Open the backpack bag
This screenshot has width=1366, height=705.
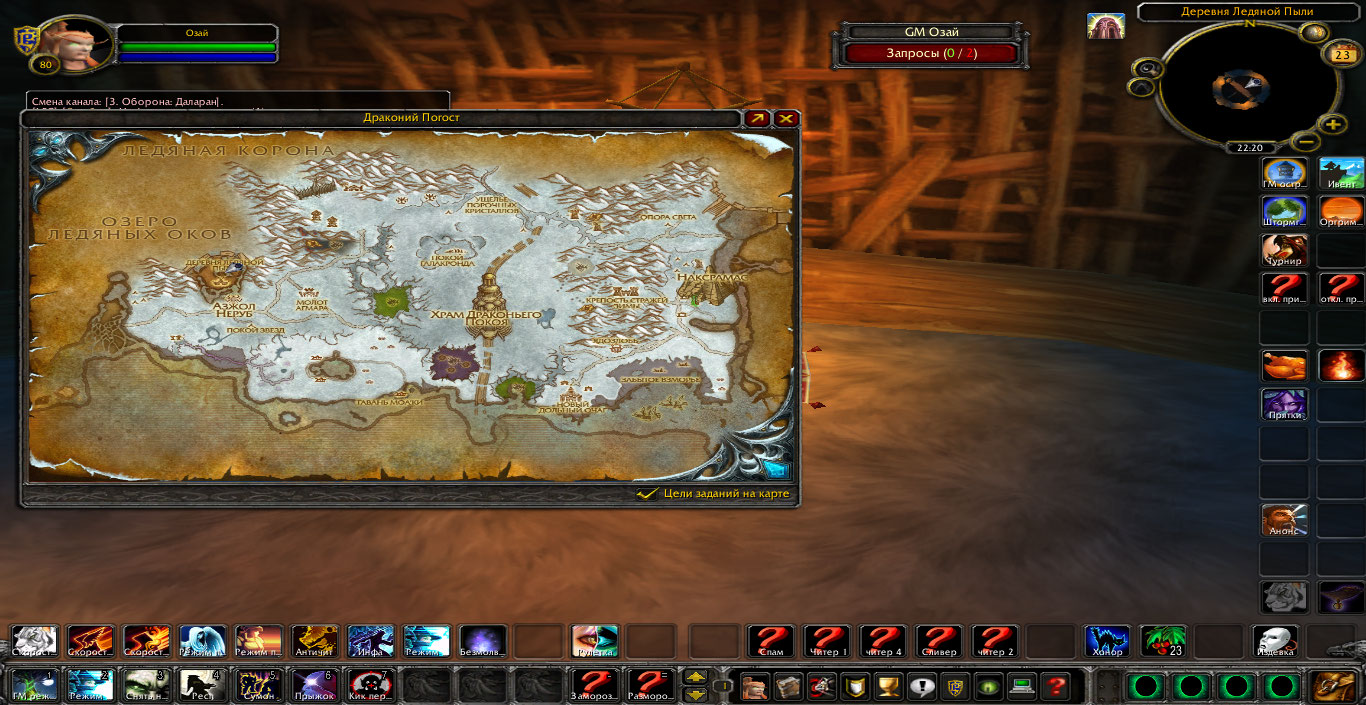click(x=1334, y=686)
